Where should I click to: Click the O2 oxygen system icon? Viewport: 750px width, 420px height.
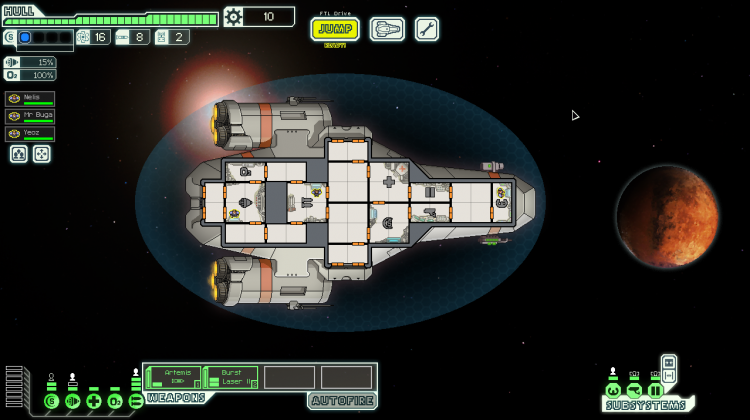coord(115,401)
